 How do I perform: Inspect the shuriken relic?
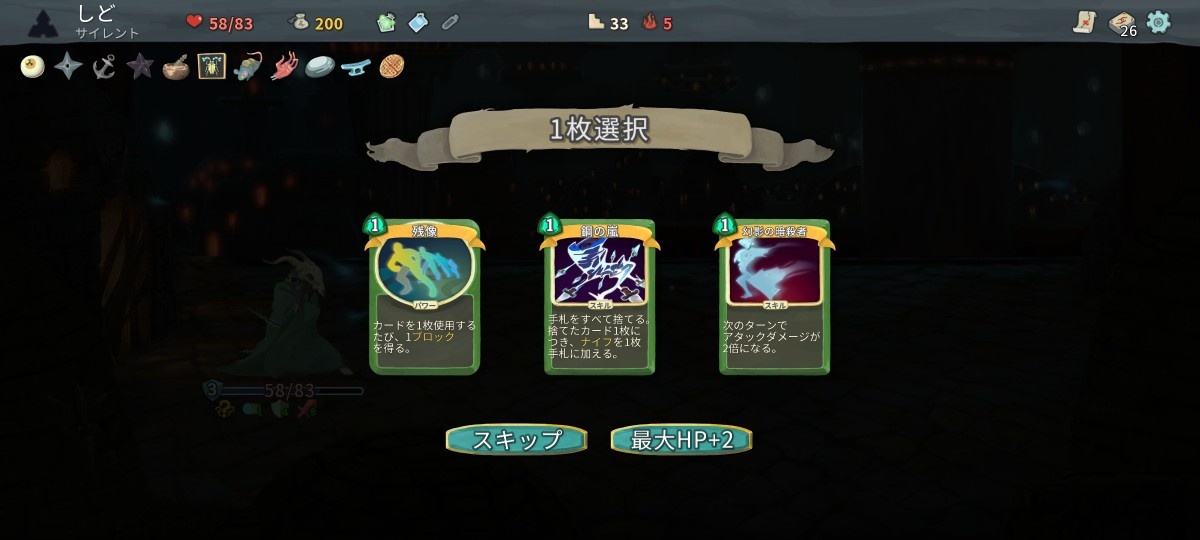coord(68,67)
